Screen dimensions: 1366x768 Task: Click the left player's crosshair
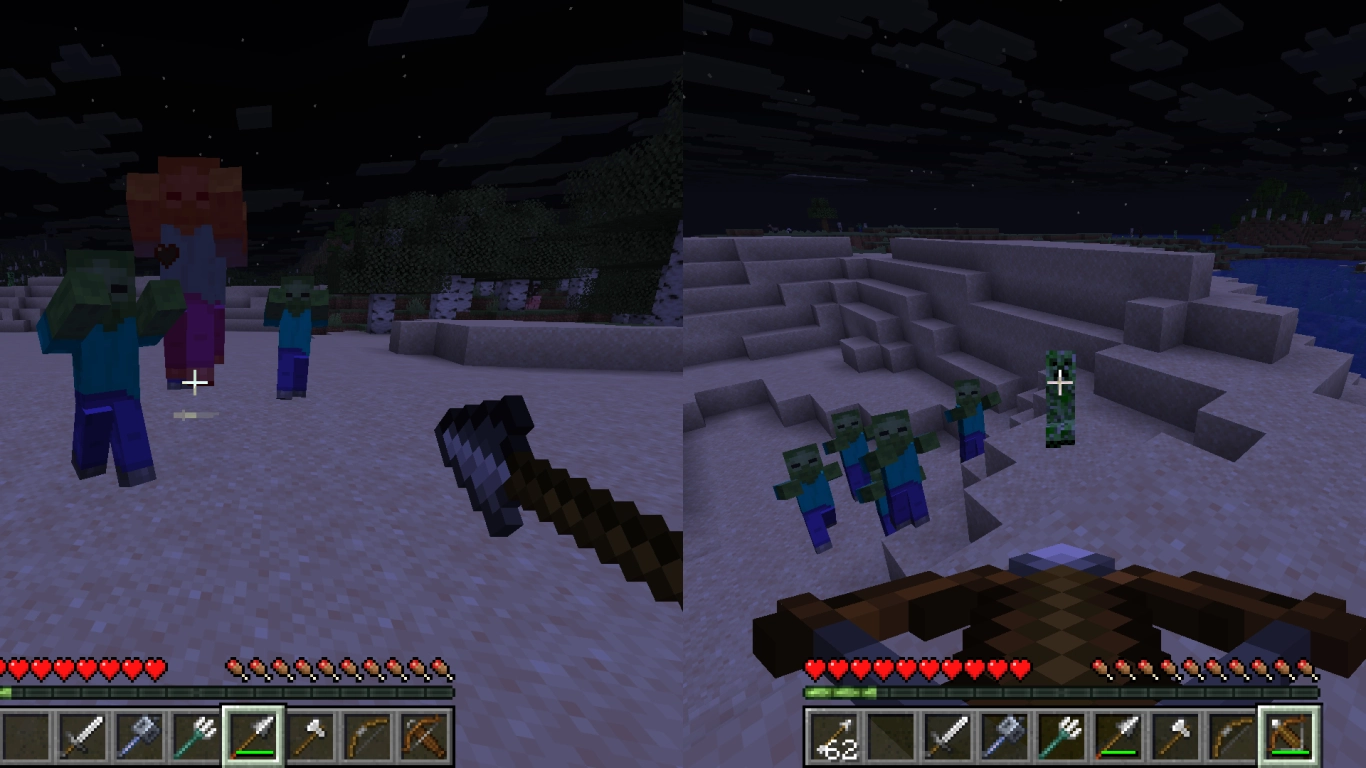point(194,383)
